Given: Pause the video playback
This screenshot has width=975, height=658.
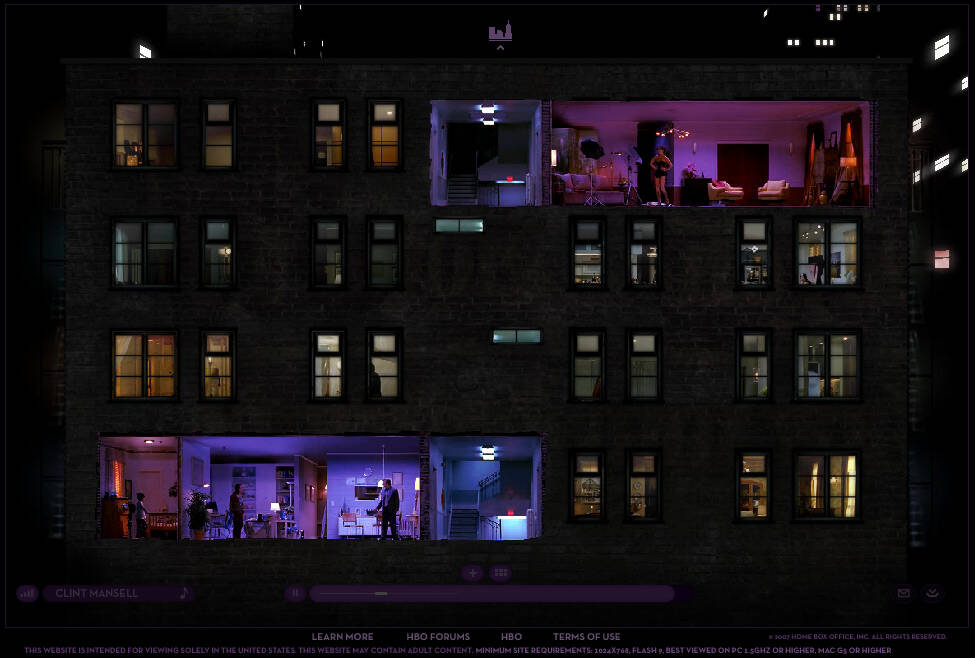Looking at the screenshot, I should (295, 593).
